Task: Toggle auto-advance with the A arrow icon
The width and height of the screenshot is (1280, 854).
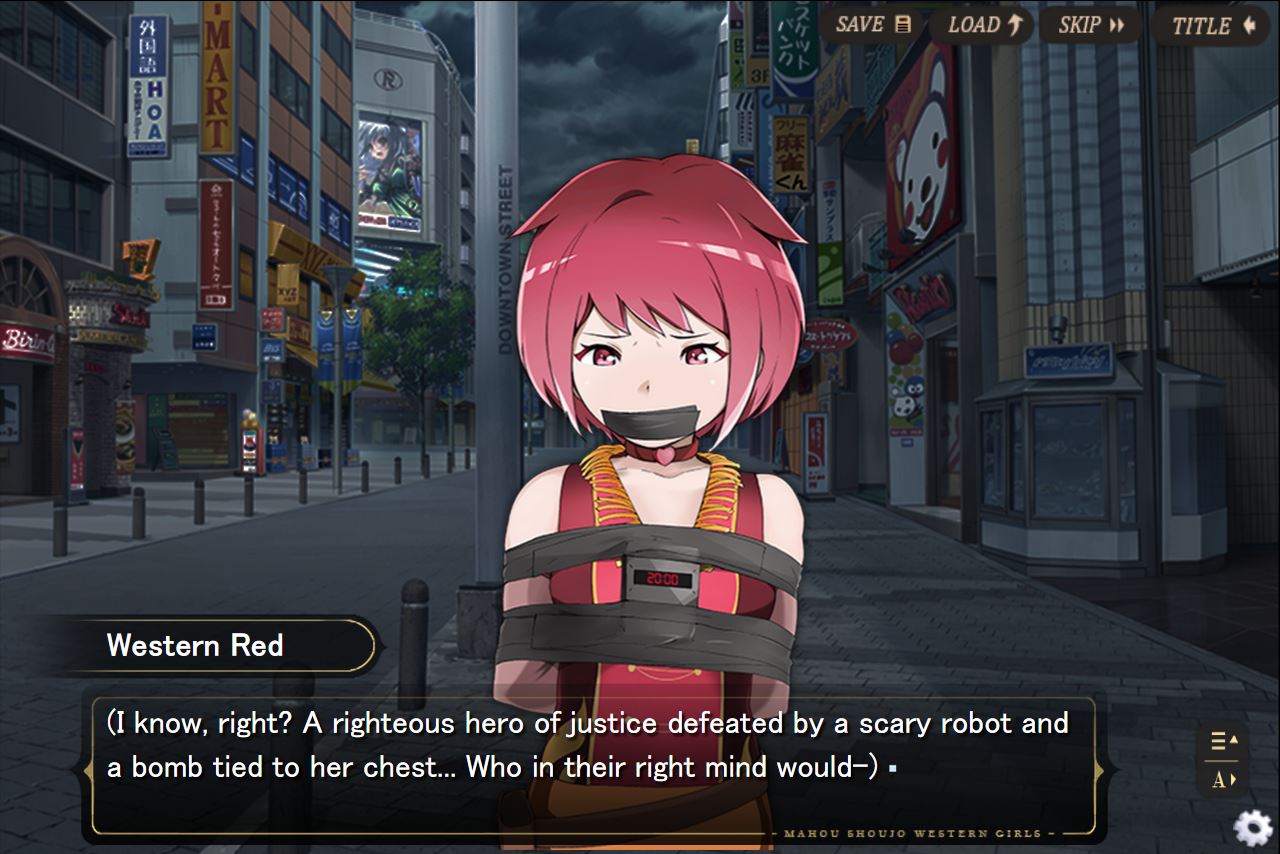Action: click(x=1223, y=780)
